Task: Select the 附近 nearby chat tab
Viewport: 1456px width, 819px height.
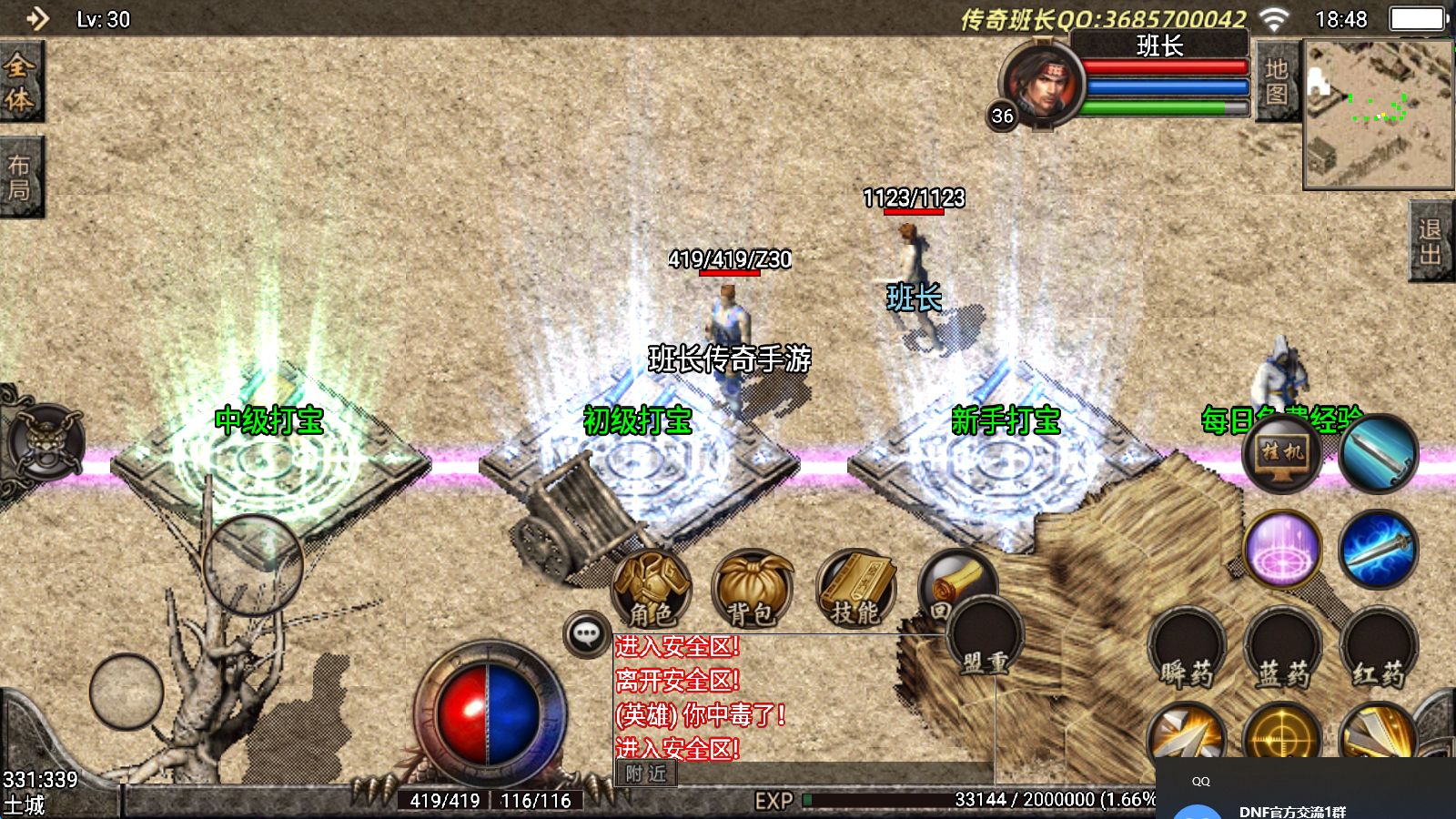Action: coord(646,773)
